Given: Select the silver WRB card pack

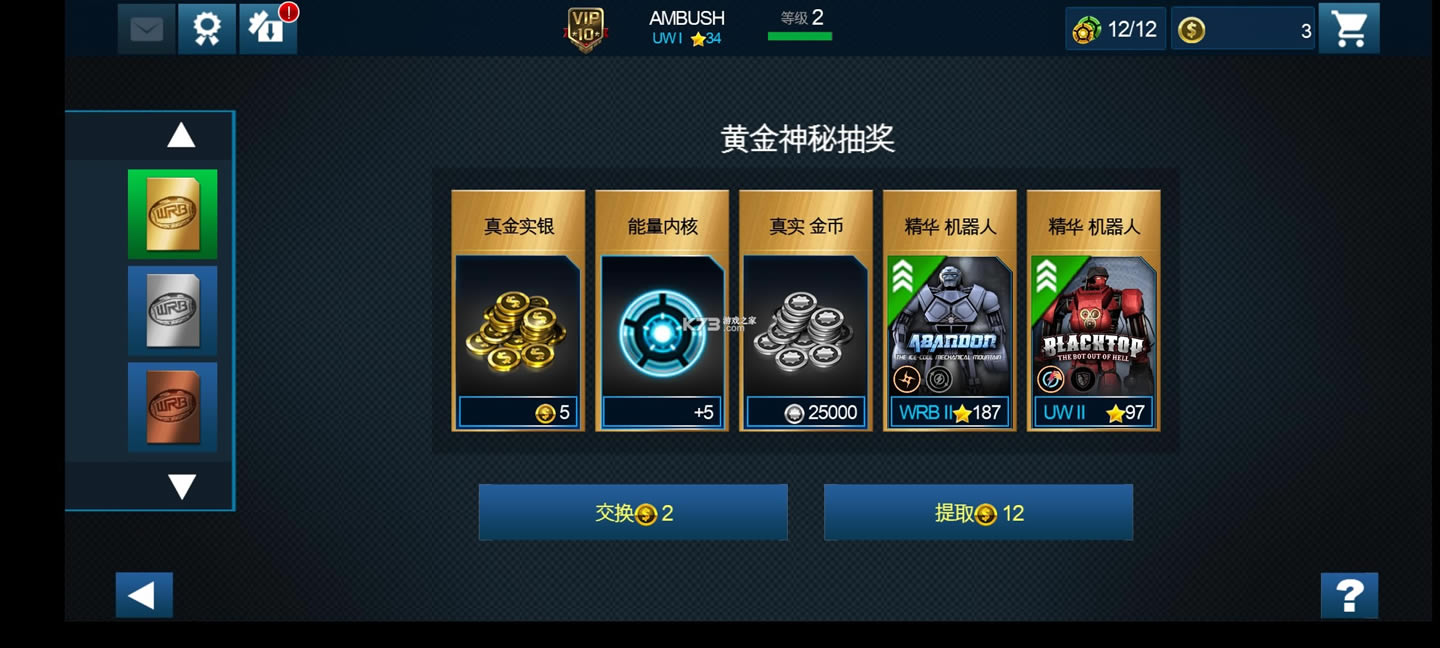Looking at the screenshot, I should point(172,311).
